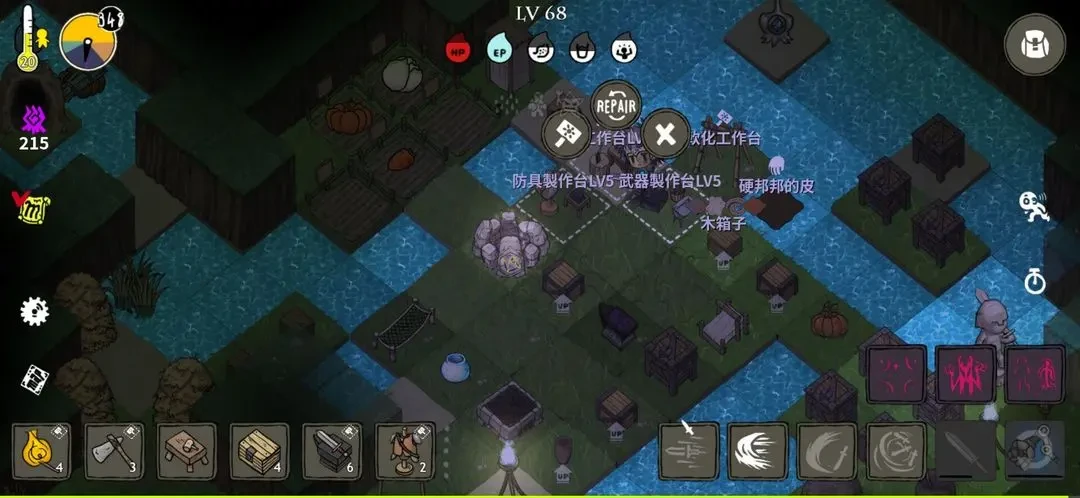Viewport: 1080px width, 498px height.
Task: Activate the sword thrust skill
Action: [689, 452]
